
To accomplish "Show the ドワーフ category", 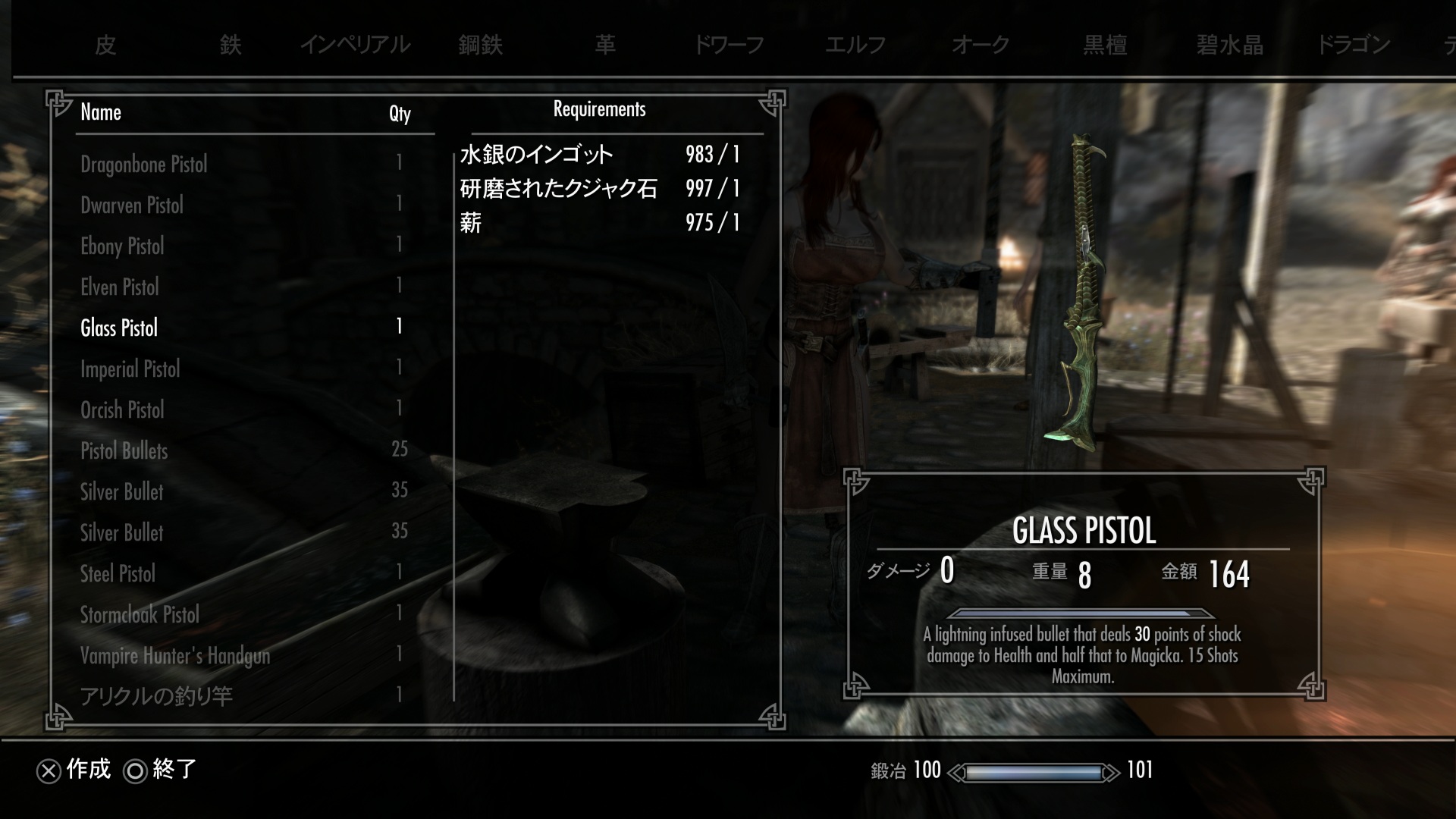I will pyautogui.click(x=730, y=45).
